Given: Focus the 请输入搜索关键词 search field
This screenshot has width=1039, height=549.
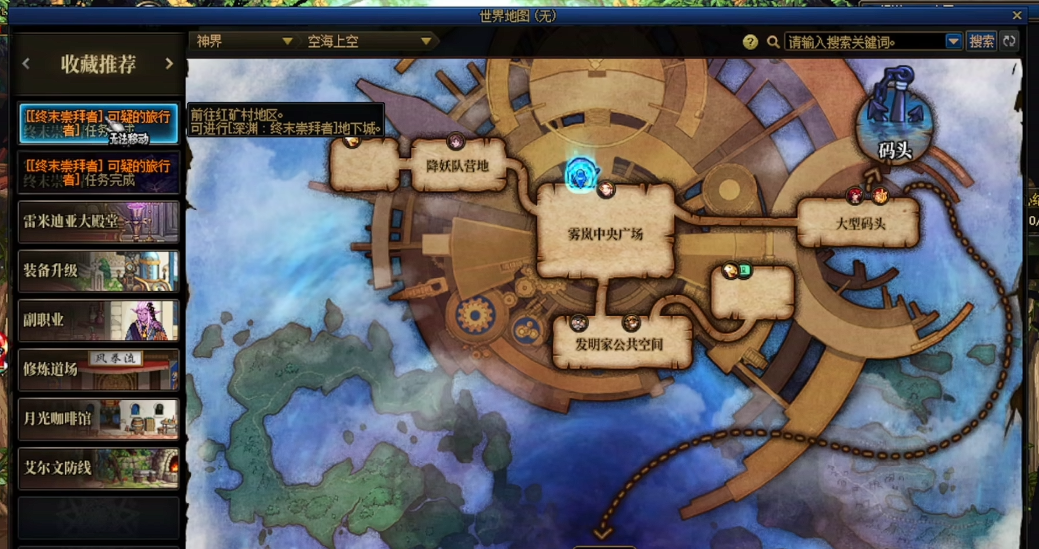Looking at the screenshot, I should 864,42.
